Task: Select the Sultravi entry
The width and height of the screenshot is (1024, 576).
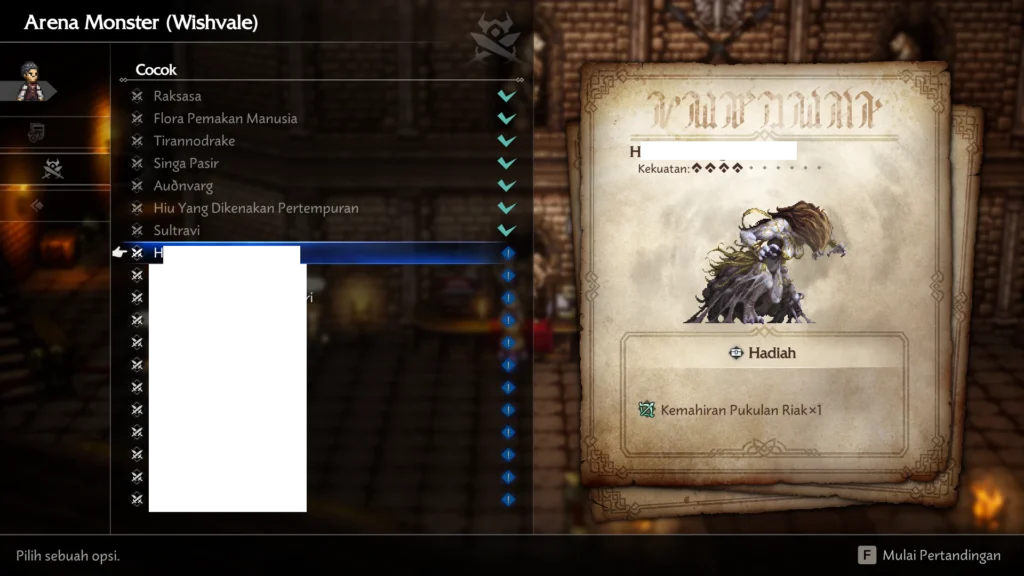Action: point(177,231)
